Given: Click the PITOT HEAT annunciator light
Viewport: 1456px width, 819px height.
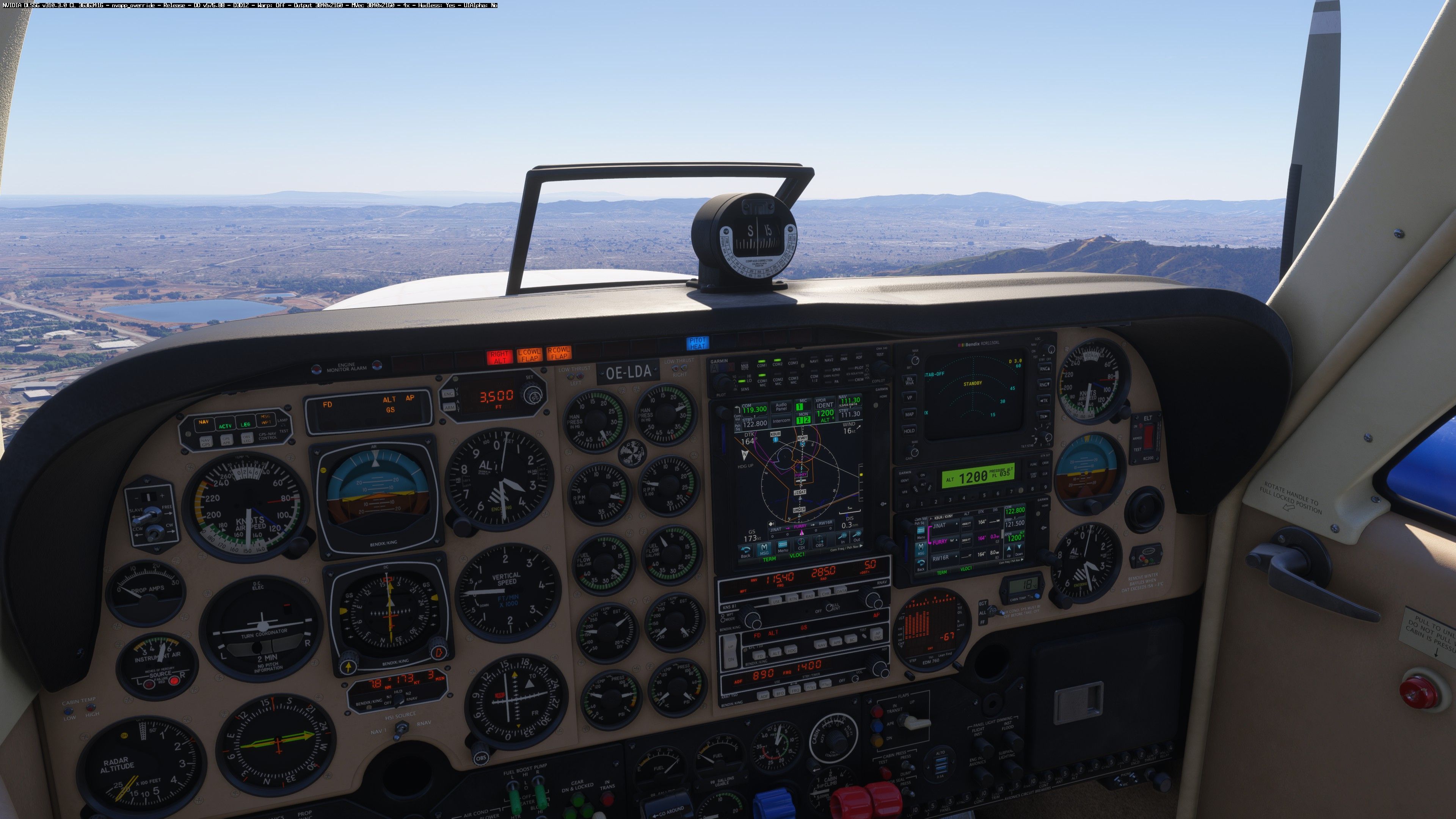Looking at the screenshot, I should click(x=697, y=343).
